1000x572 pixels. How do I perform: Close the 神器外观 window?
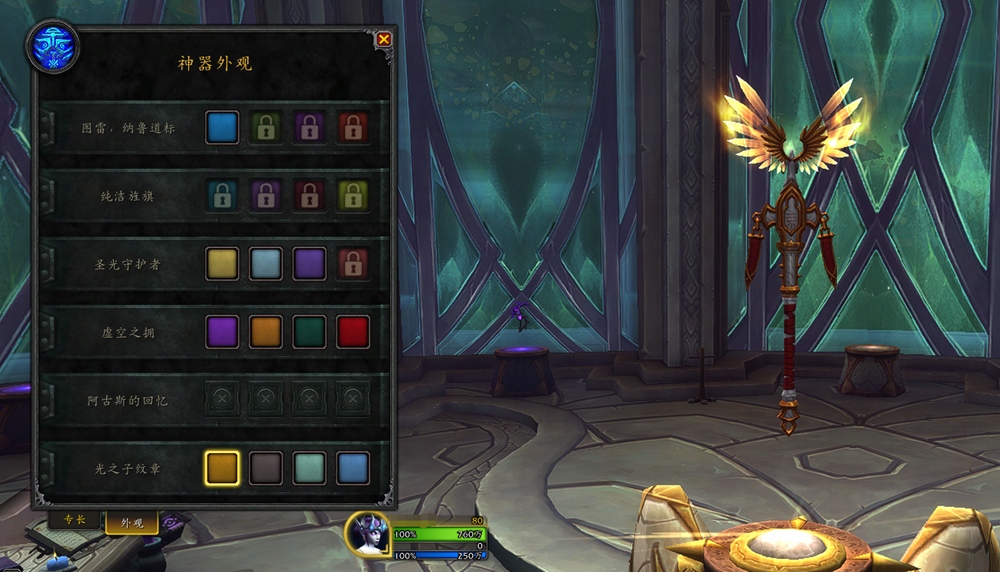pyautogui.click(x=384, y=39)
